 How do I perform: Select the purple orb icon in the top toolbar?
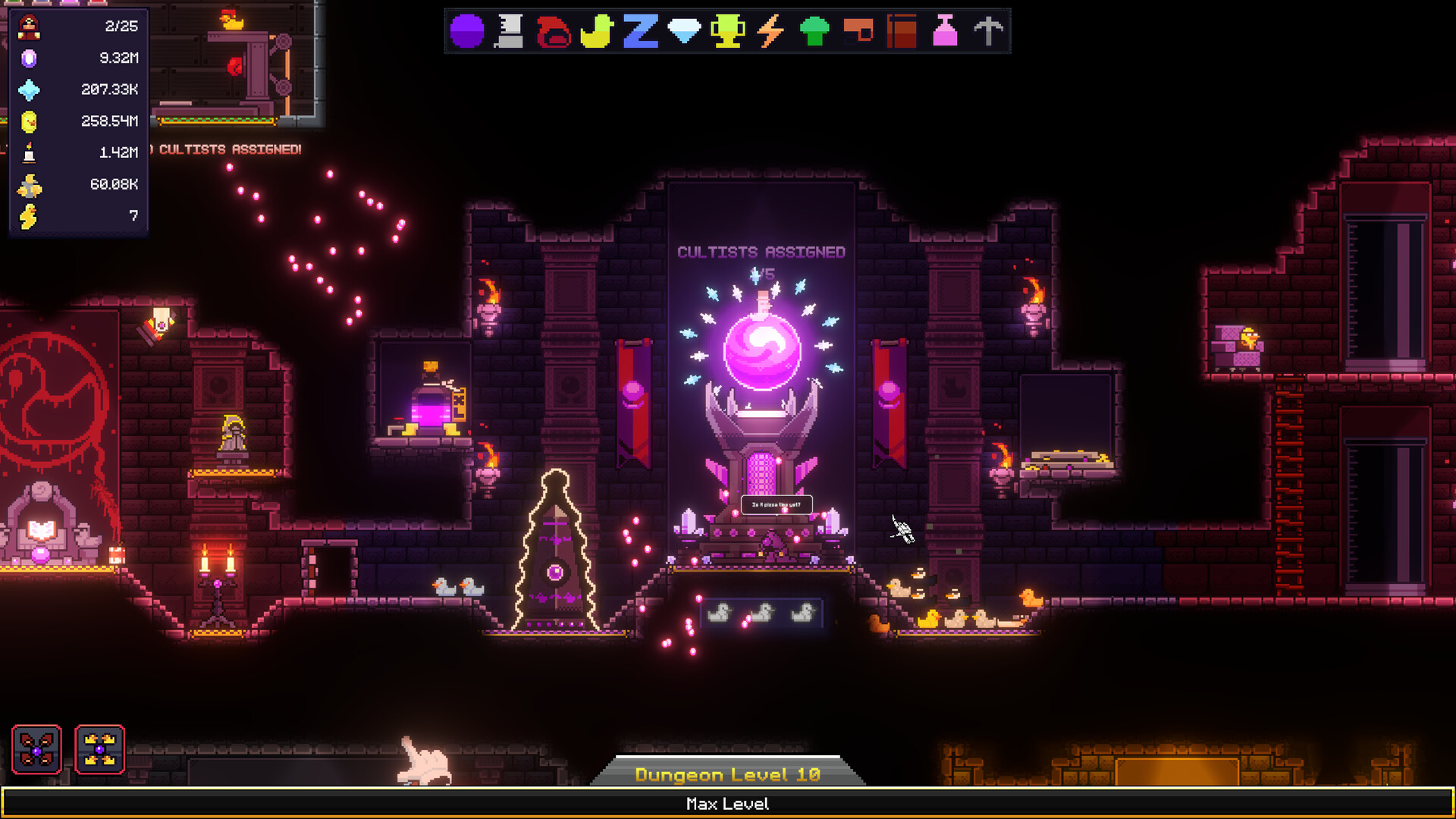(467, 32)
